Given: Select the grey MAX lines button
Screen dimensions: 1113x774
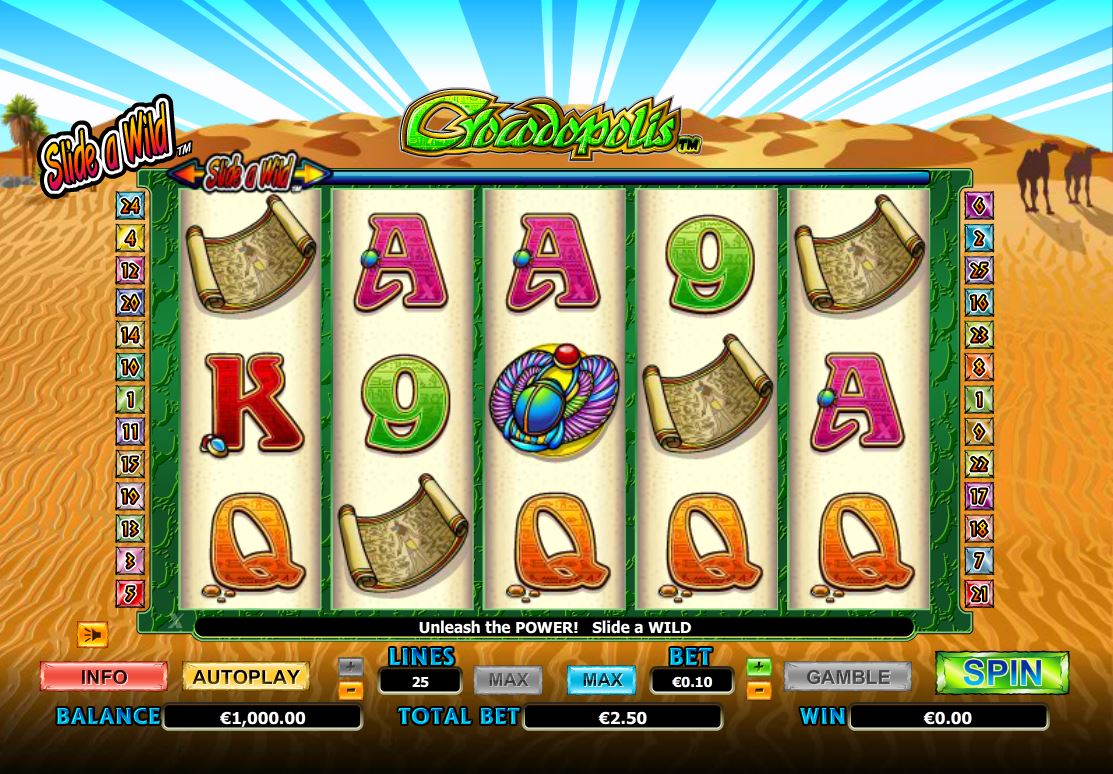Looking at the screenshot, I should tap(508, 680).
